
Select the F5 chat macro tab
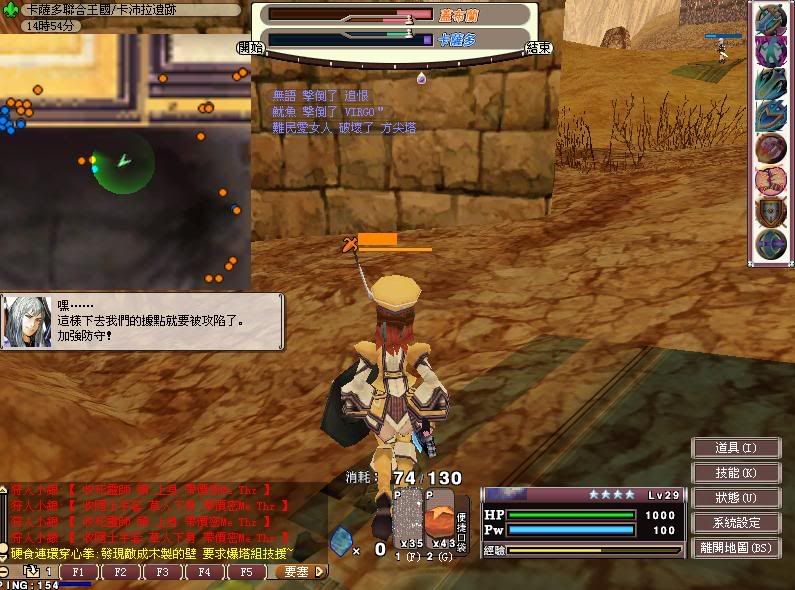[x=247, y=572]
